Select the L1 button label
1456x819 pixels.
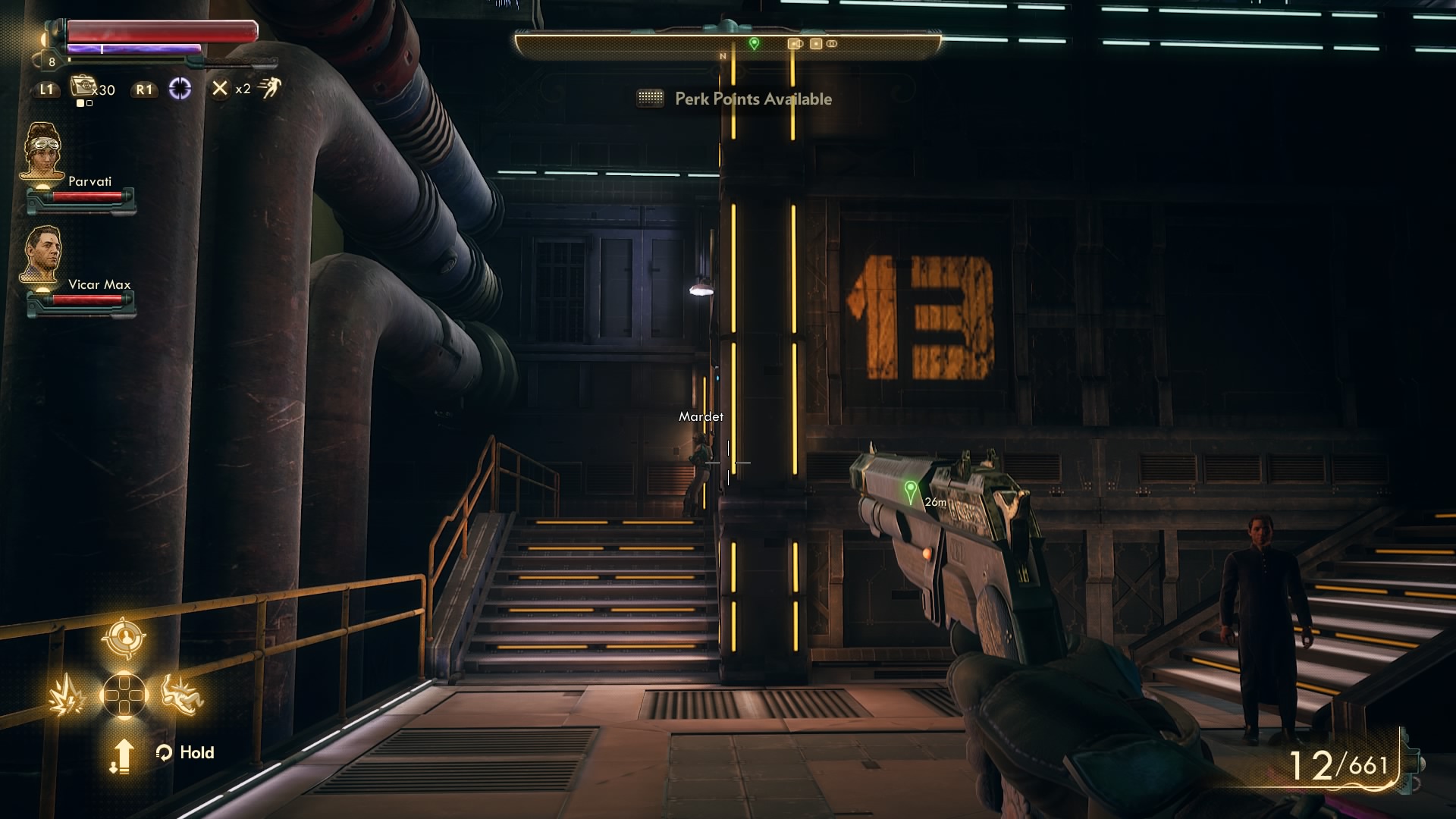pos(45,89)
